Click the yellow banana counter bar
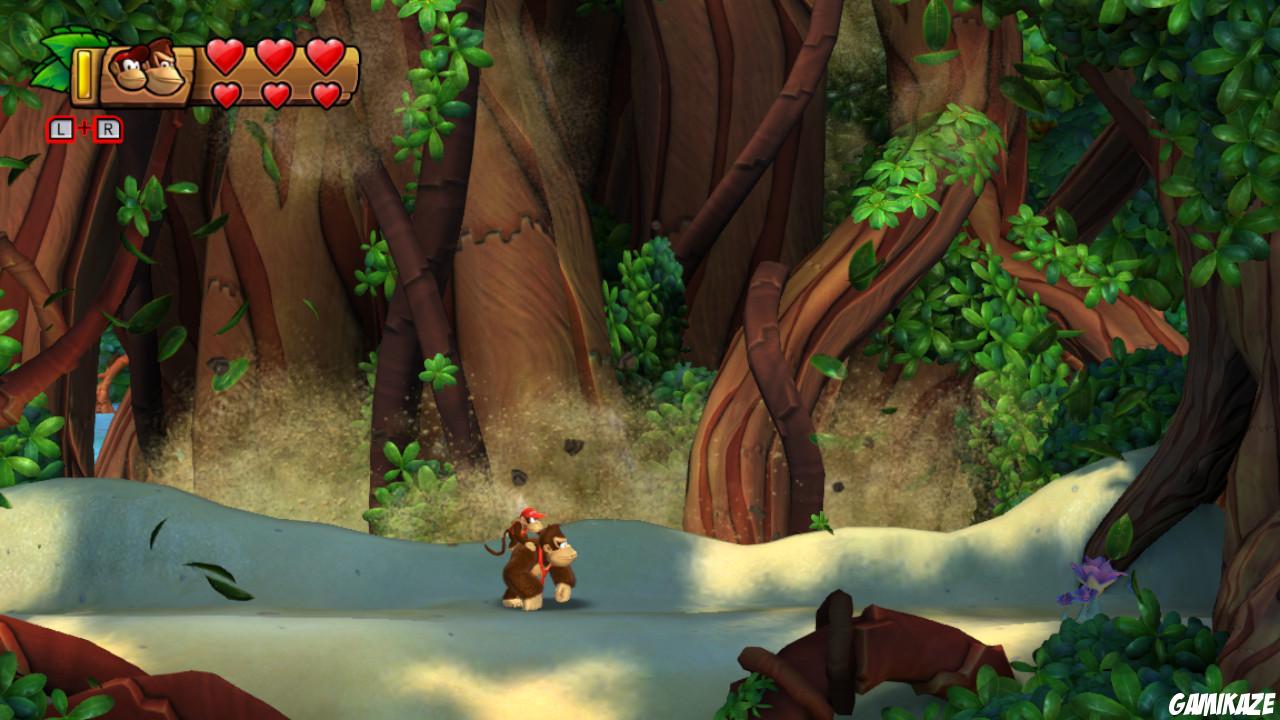The height and width of the screenshot is (720, 1280). coord(85,72)
